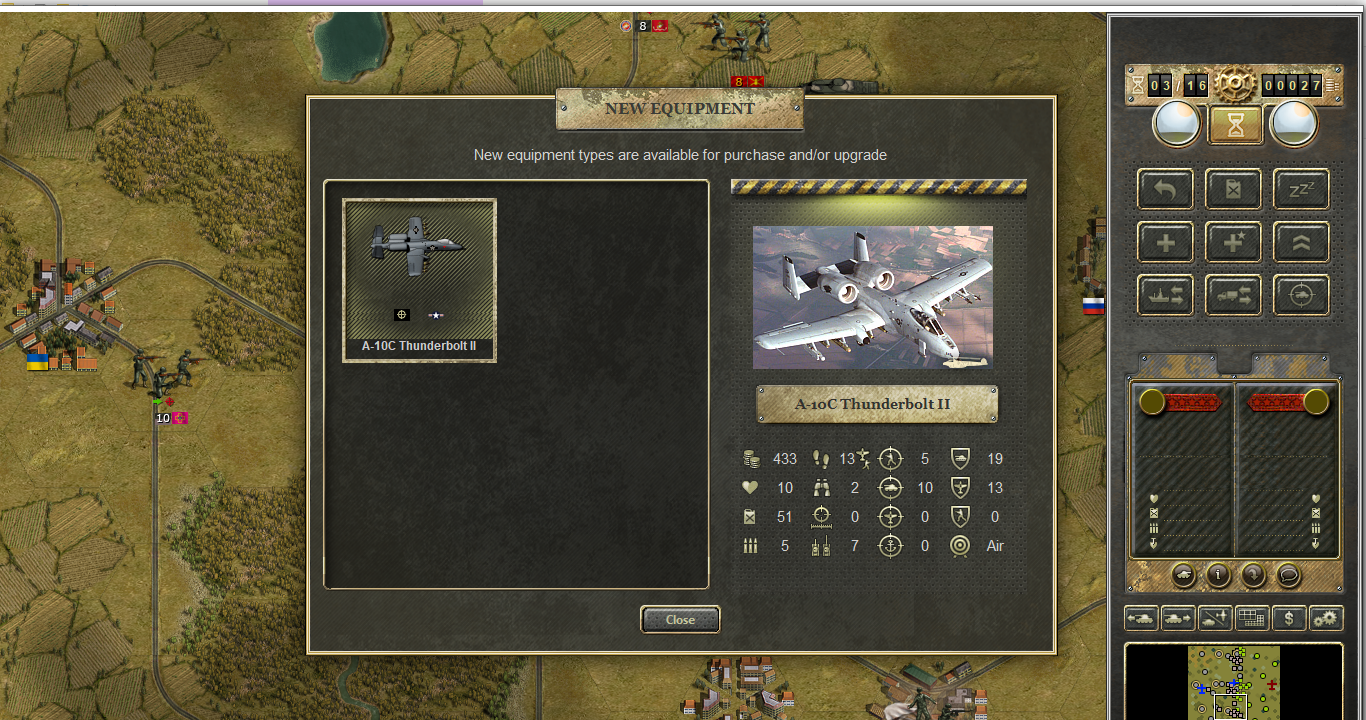Select the A-10C Thunderbolt II equipment card
The image size is (1366, 720).
[419, 280]
